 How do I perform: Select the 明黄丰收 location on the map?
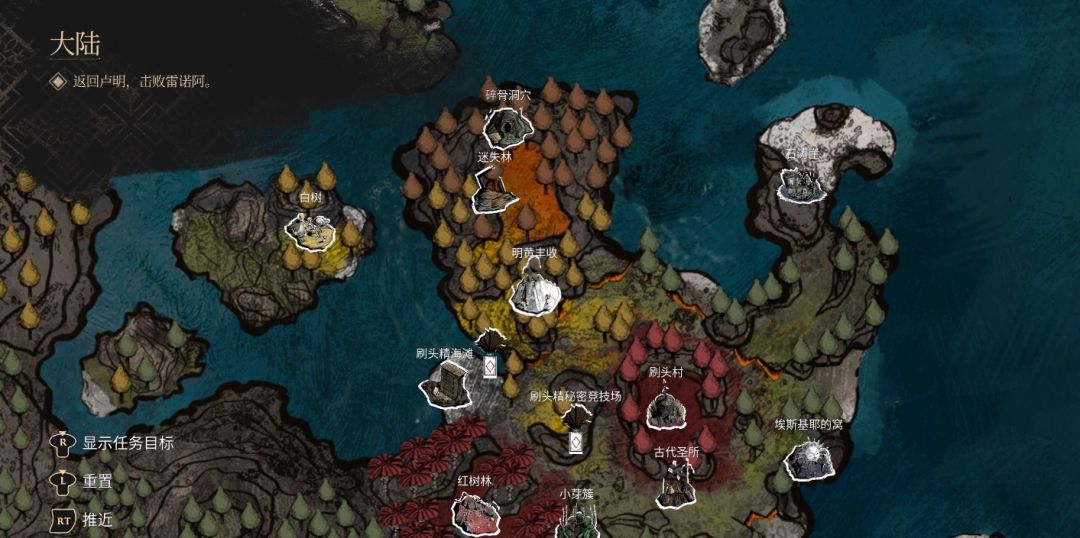(533, 290)
